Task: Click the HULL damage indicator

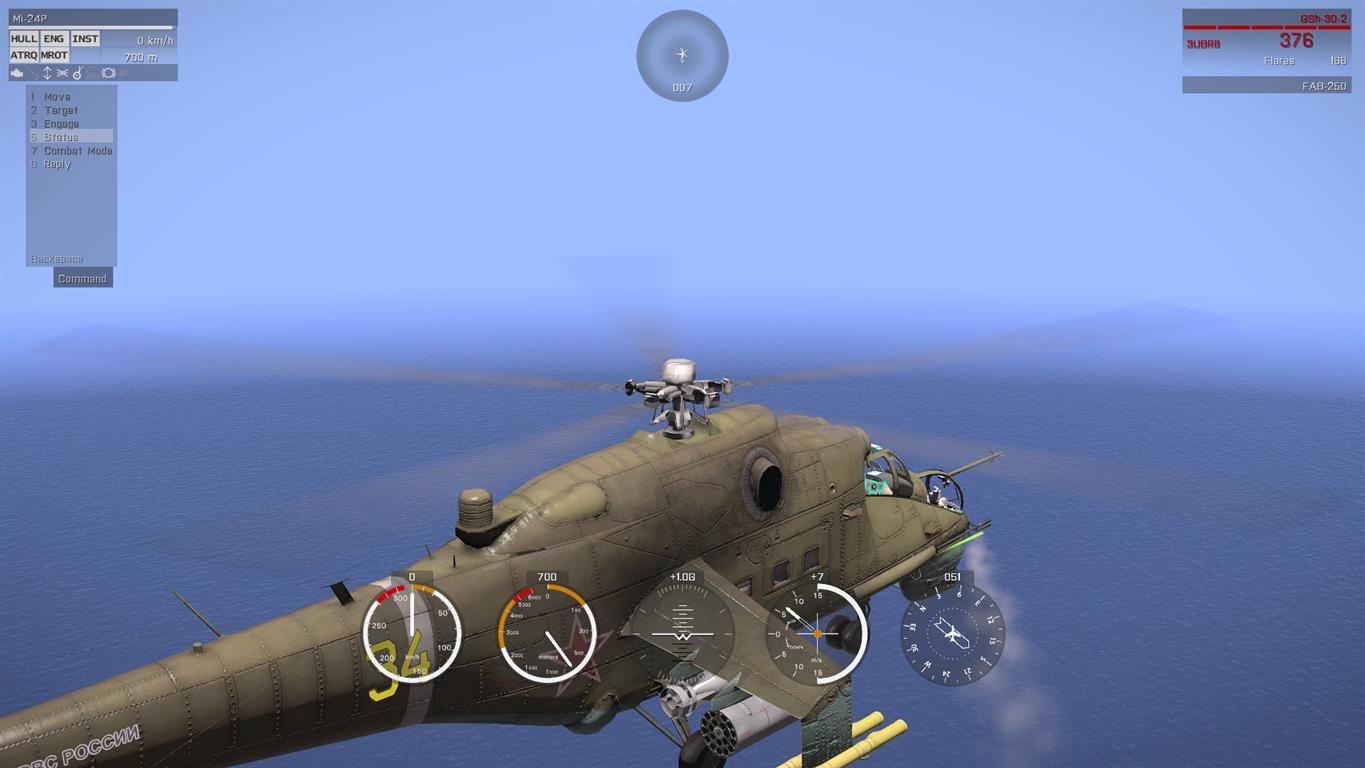Action: click(x=24, y=39)
